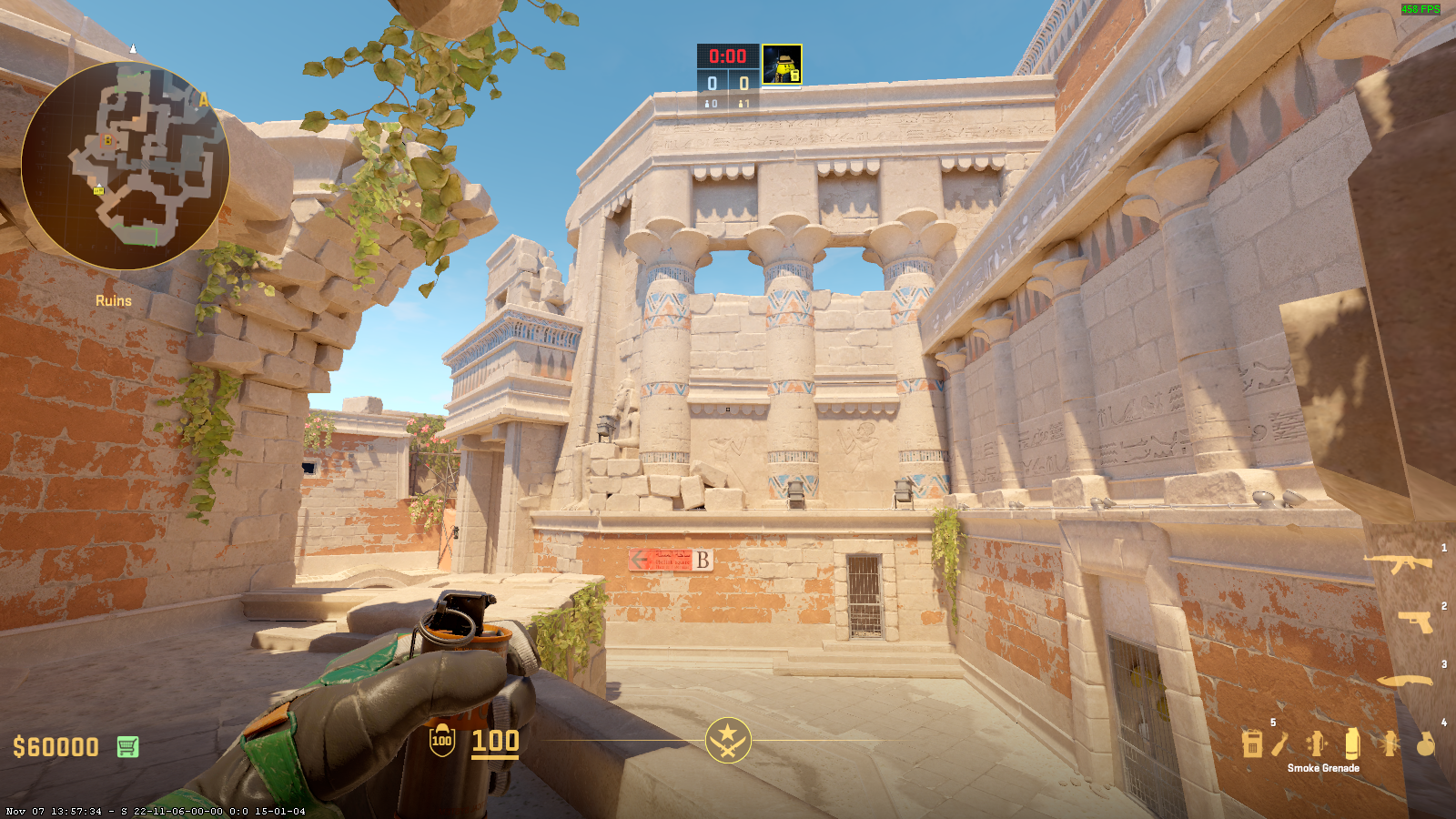Switch to the pistol weapon slot
The height and width of the screenshot is (819, 1456).
pyautogui.click(x=1414, y=622)
